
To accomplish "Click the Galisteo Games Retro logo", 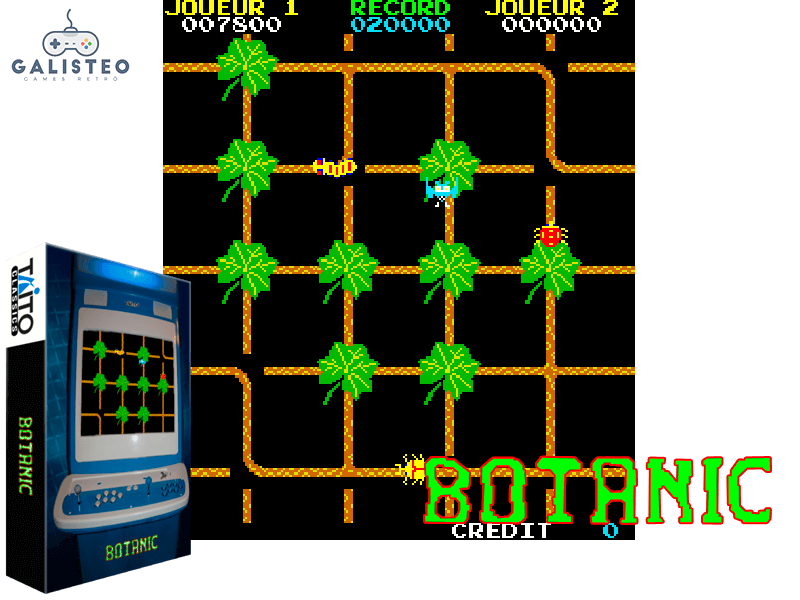I will [70, 47].
